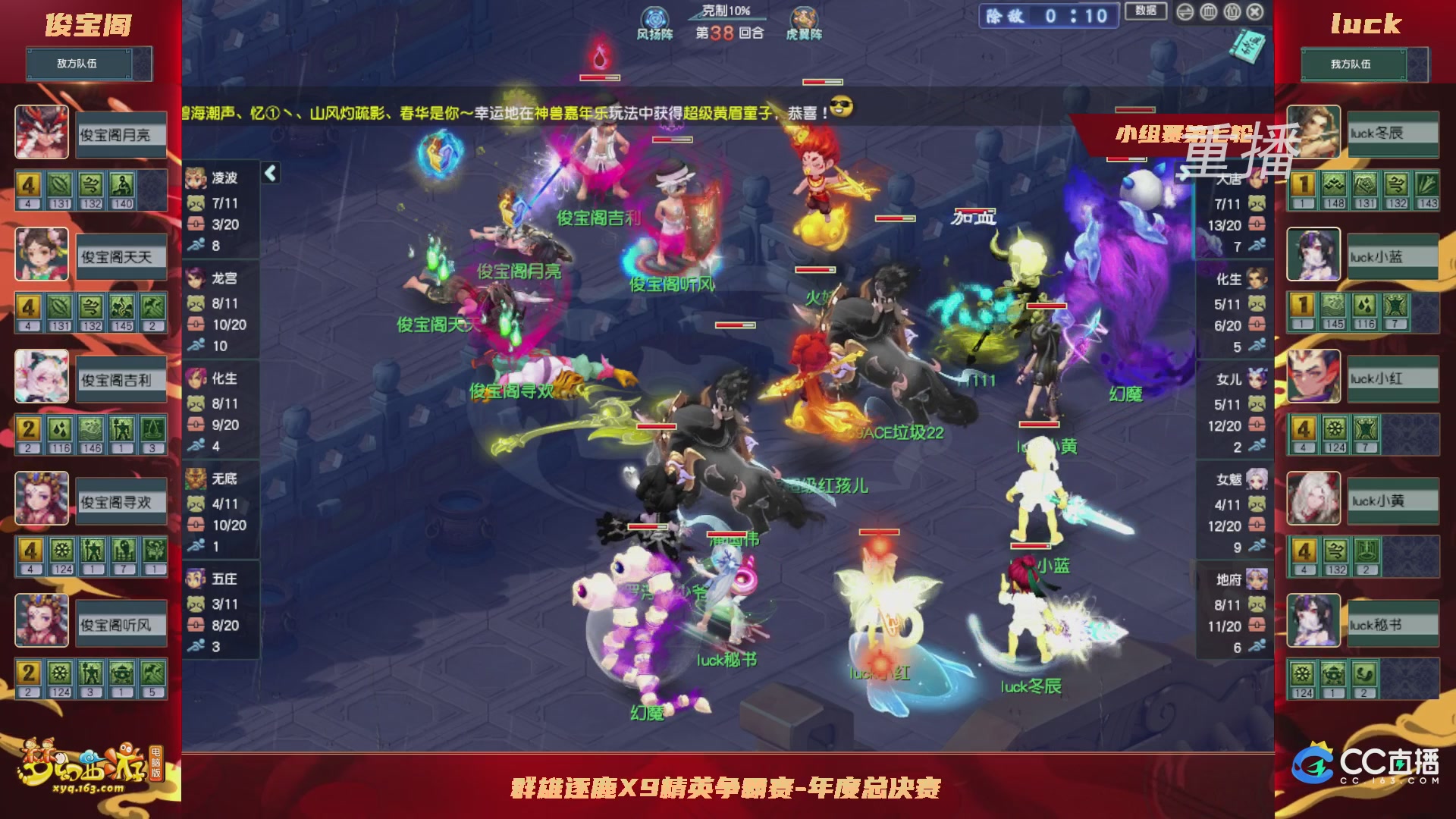Click the chest capture icon in the 龙宫 row
1456x819 pixels.
[196, 324]
